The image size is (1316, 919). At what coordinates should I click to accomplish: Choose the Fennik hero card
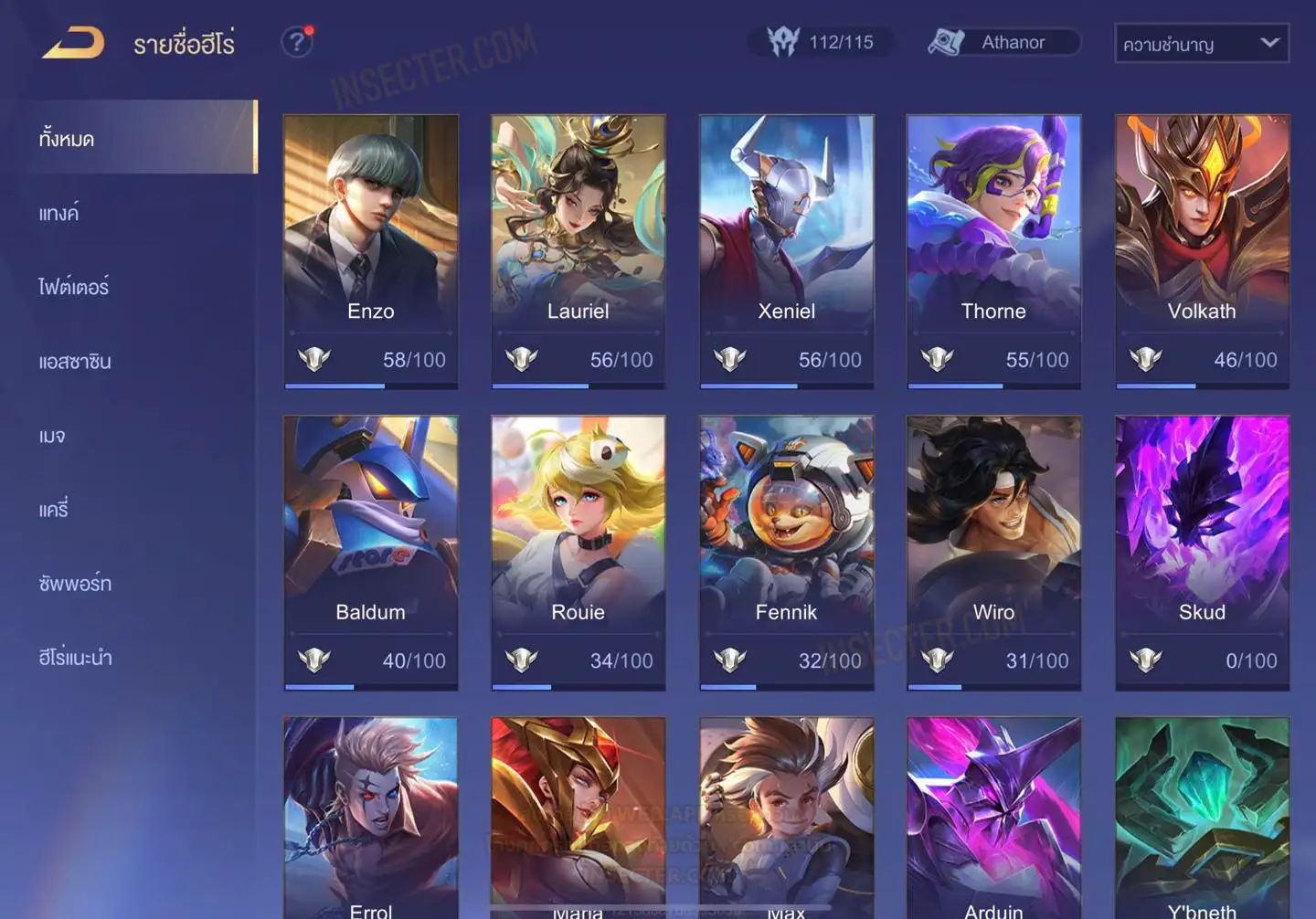coord(786,552)
